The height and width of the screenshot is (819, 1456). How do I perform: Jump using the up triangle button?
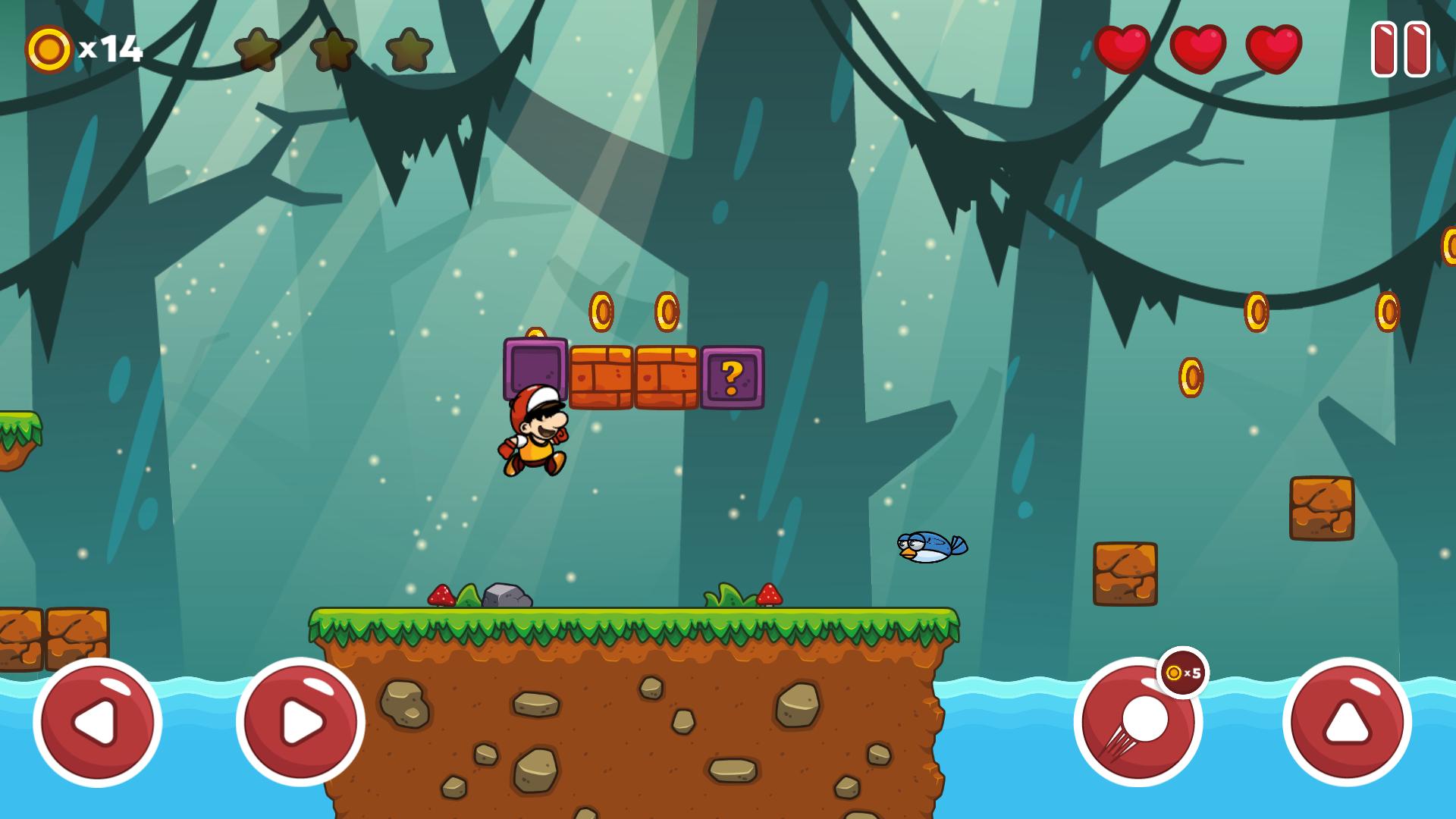[1347, 722]
